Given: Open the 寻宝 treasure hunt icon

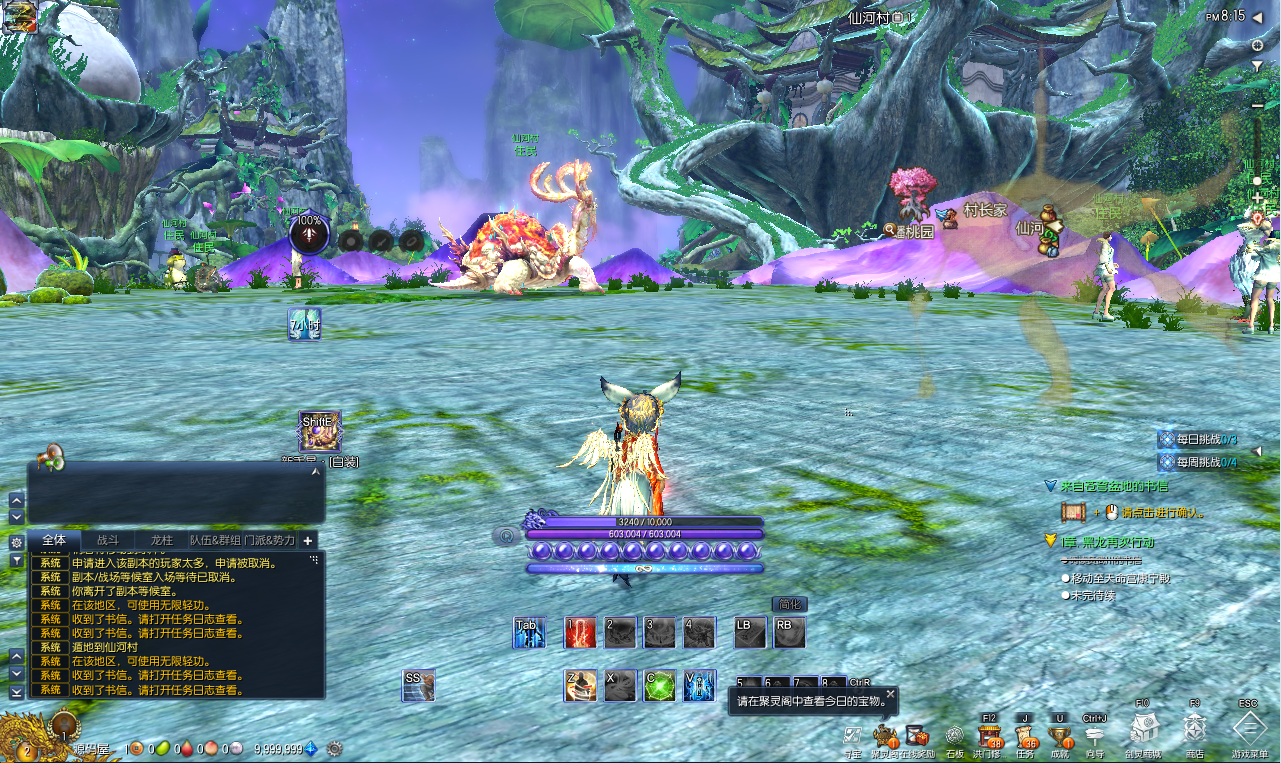Looking at the screenshot, I should 852,737.
